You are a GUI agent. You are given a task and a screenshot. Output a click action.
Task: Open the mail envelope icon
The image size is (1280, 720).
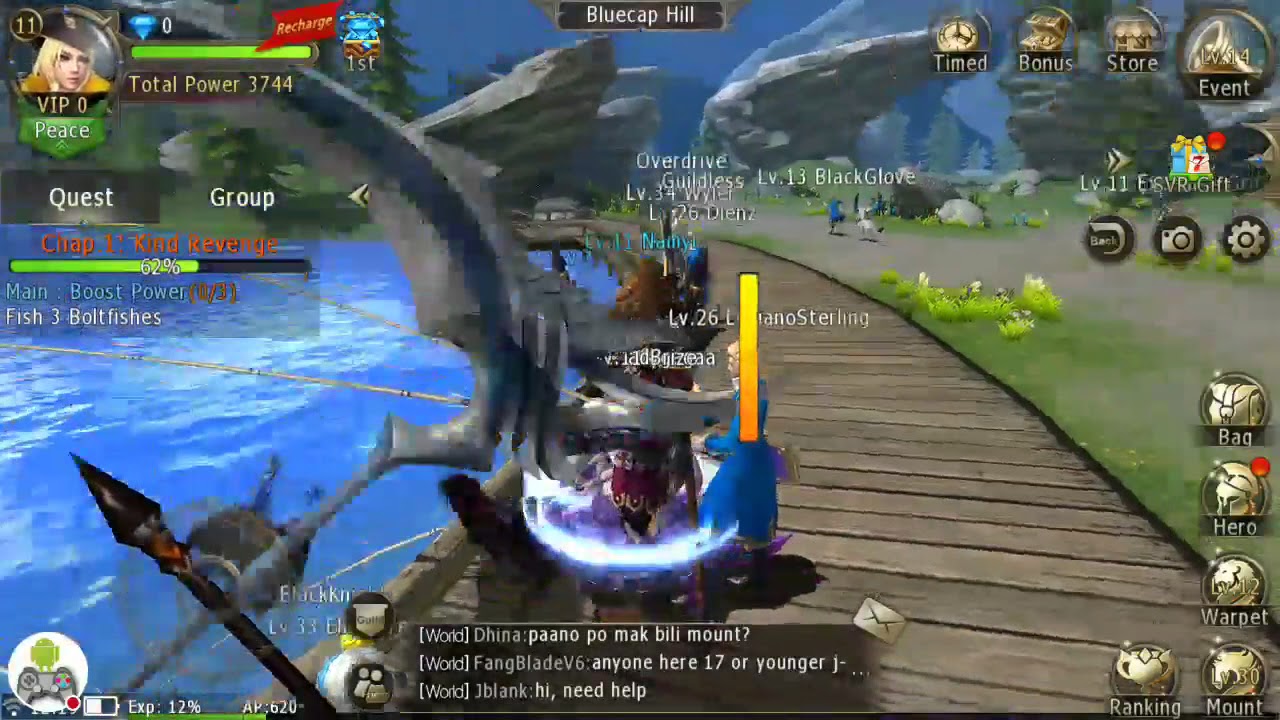(x=880, y=616)
